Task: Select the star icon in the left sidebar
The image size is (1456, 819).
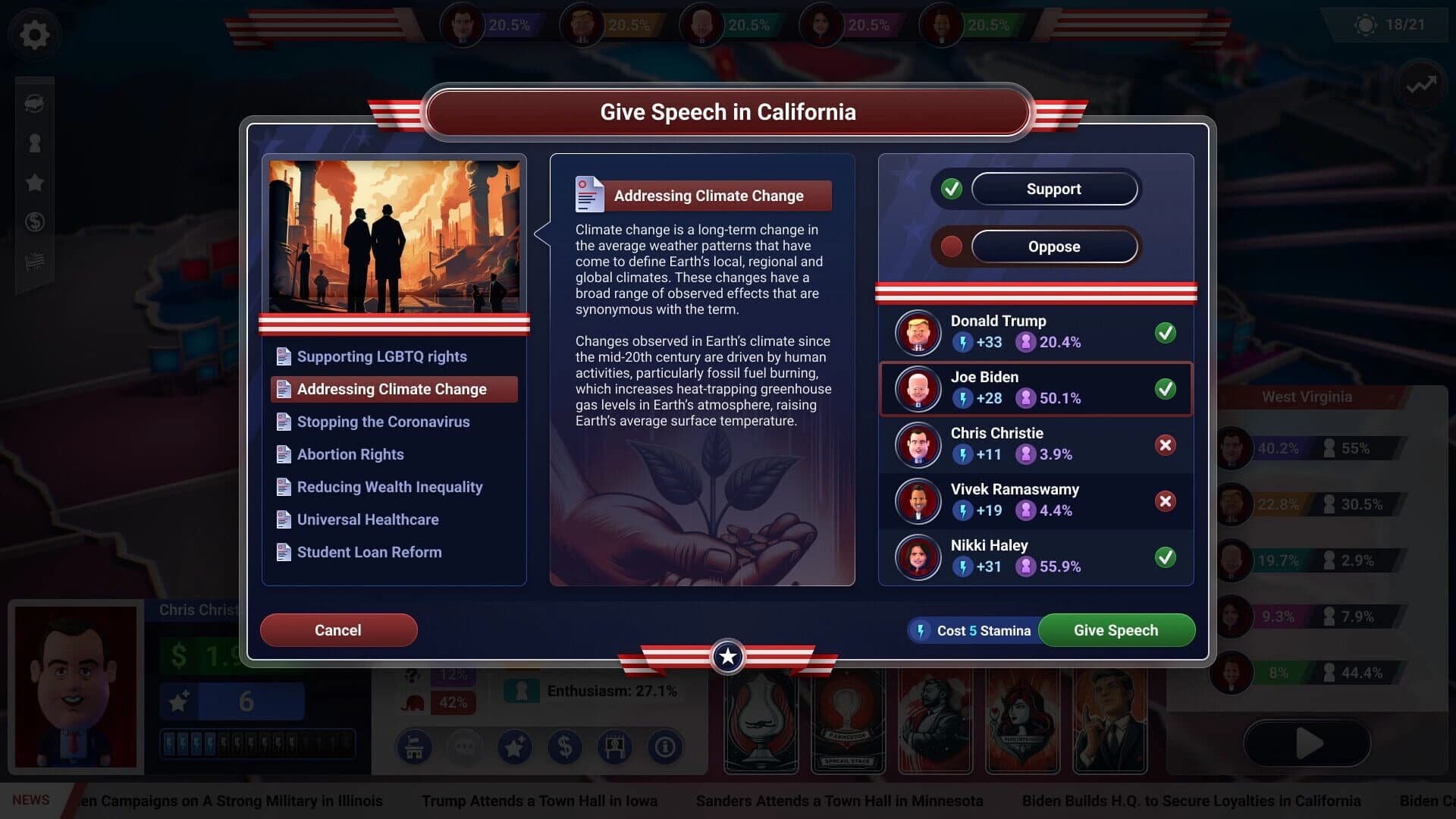Action: 34,182
